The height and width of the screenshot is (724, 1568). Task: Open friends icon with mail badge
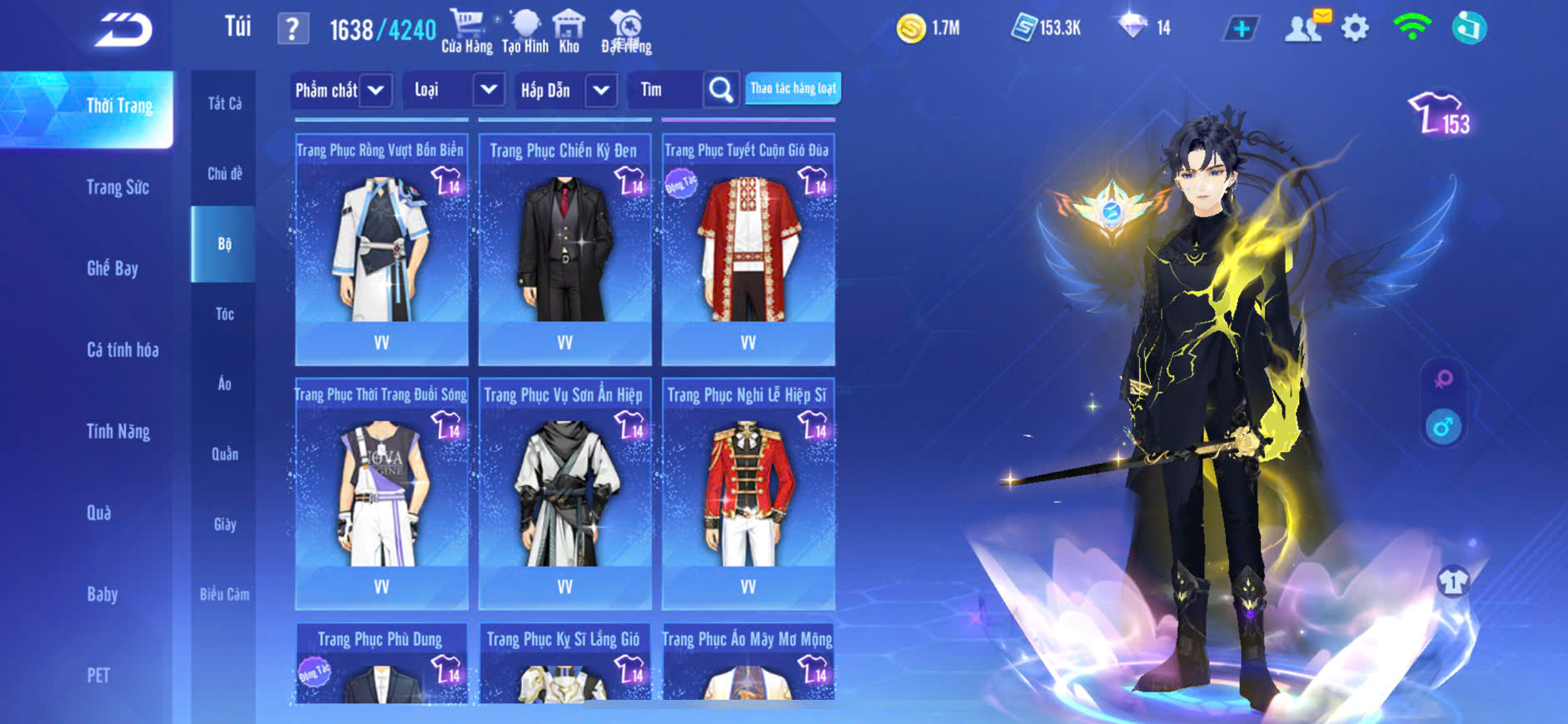(1305, 27)
